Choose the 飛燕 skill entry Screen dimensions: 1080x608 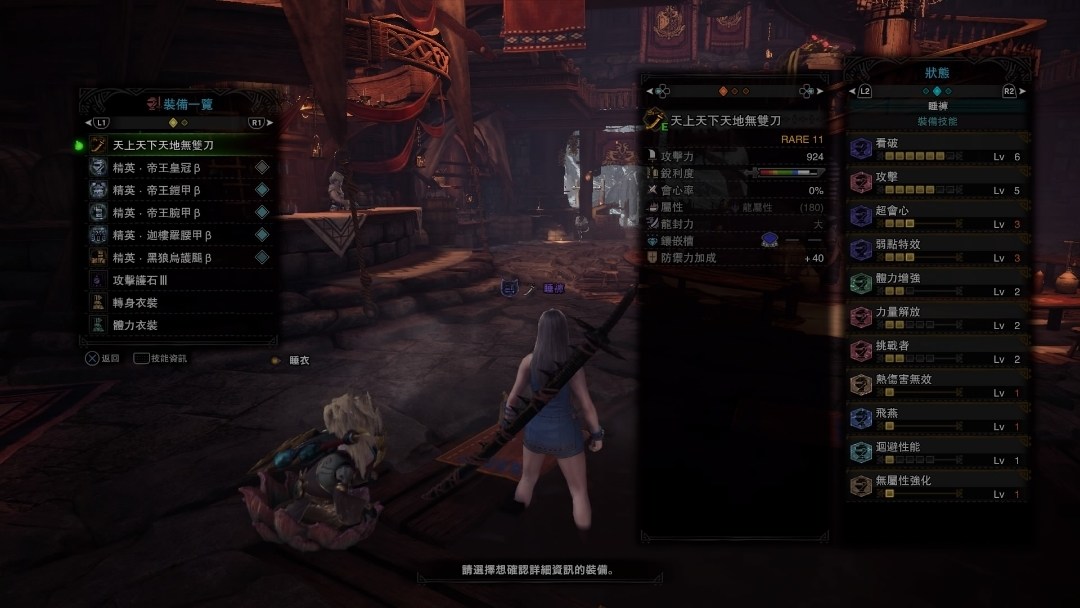[x=936, y=419]
